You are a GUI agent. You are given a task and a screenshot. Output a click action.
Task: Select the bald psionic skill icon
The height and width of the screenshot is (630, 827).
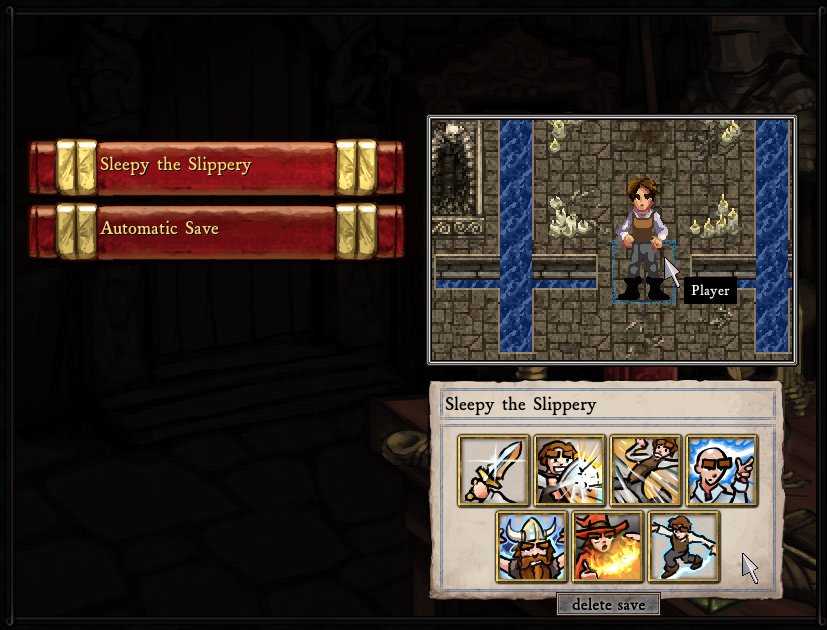(x=722, y=470)
